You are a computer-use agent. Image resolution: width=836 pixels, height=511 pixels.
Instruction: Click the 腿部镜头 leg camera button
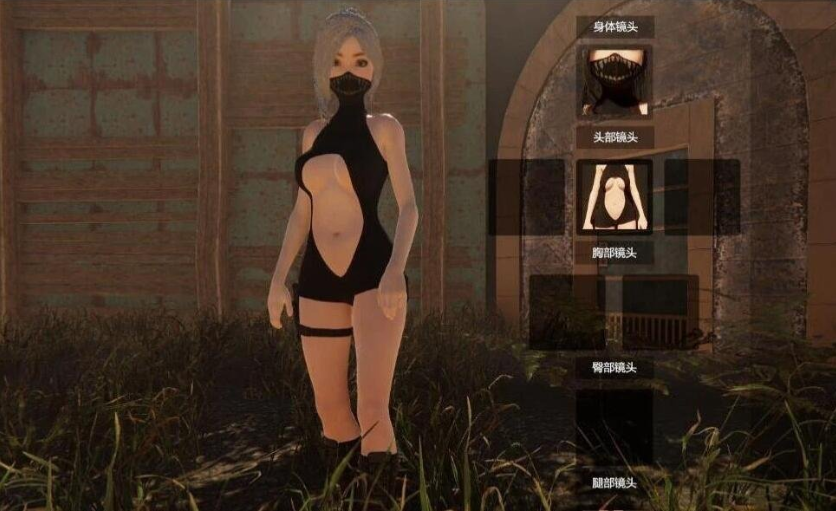coord(614,482)
